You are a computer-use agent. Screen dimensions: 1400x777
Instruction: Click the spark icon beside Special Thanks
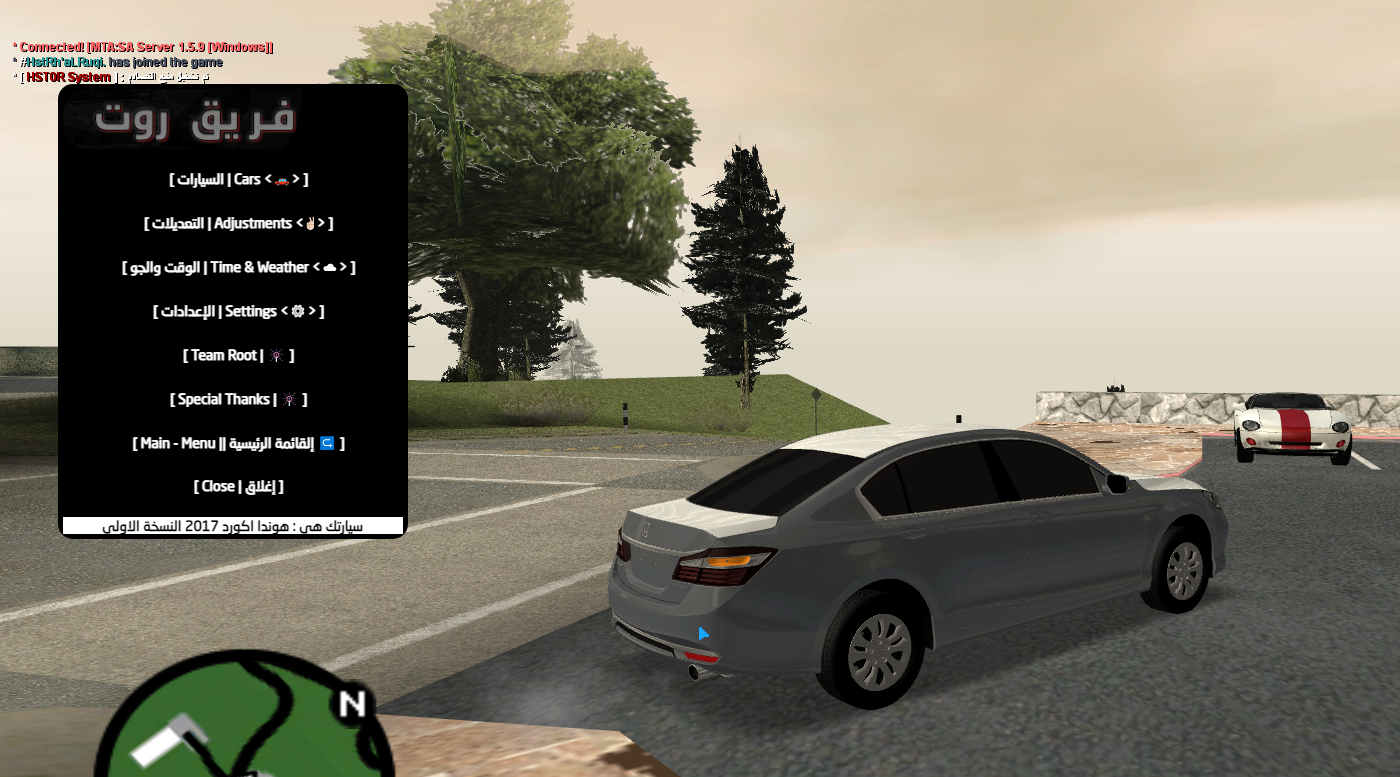291,399
